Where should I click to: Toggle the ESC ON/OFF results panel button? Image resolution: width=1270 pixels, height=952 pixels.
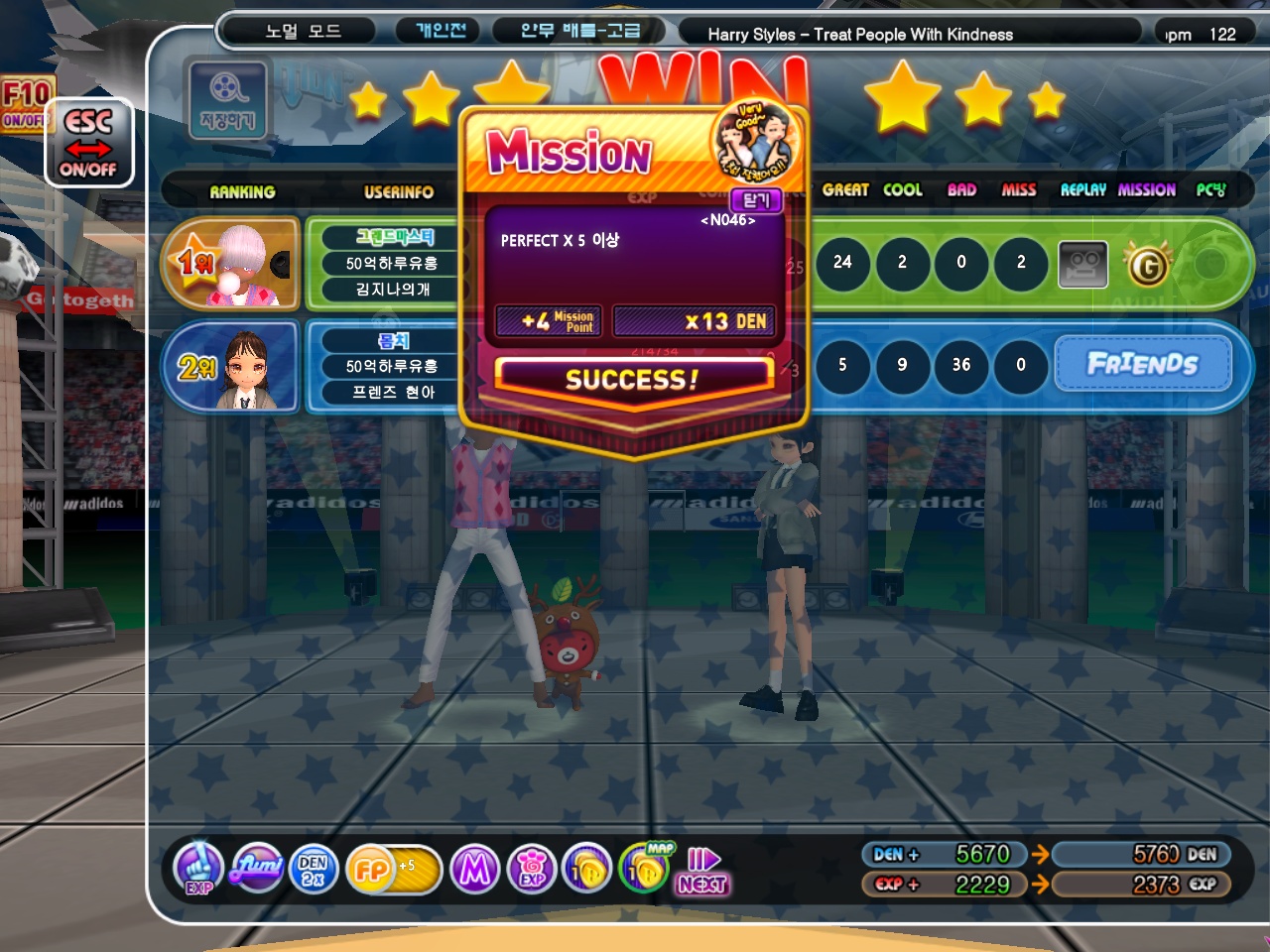coord(88,143)
